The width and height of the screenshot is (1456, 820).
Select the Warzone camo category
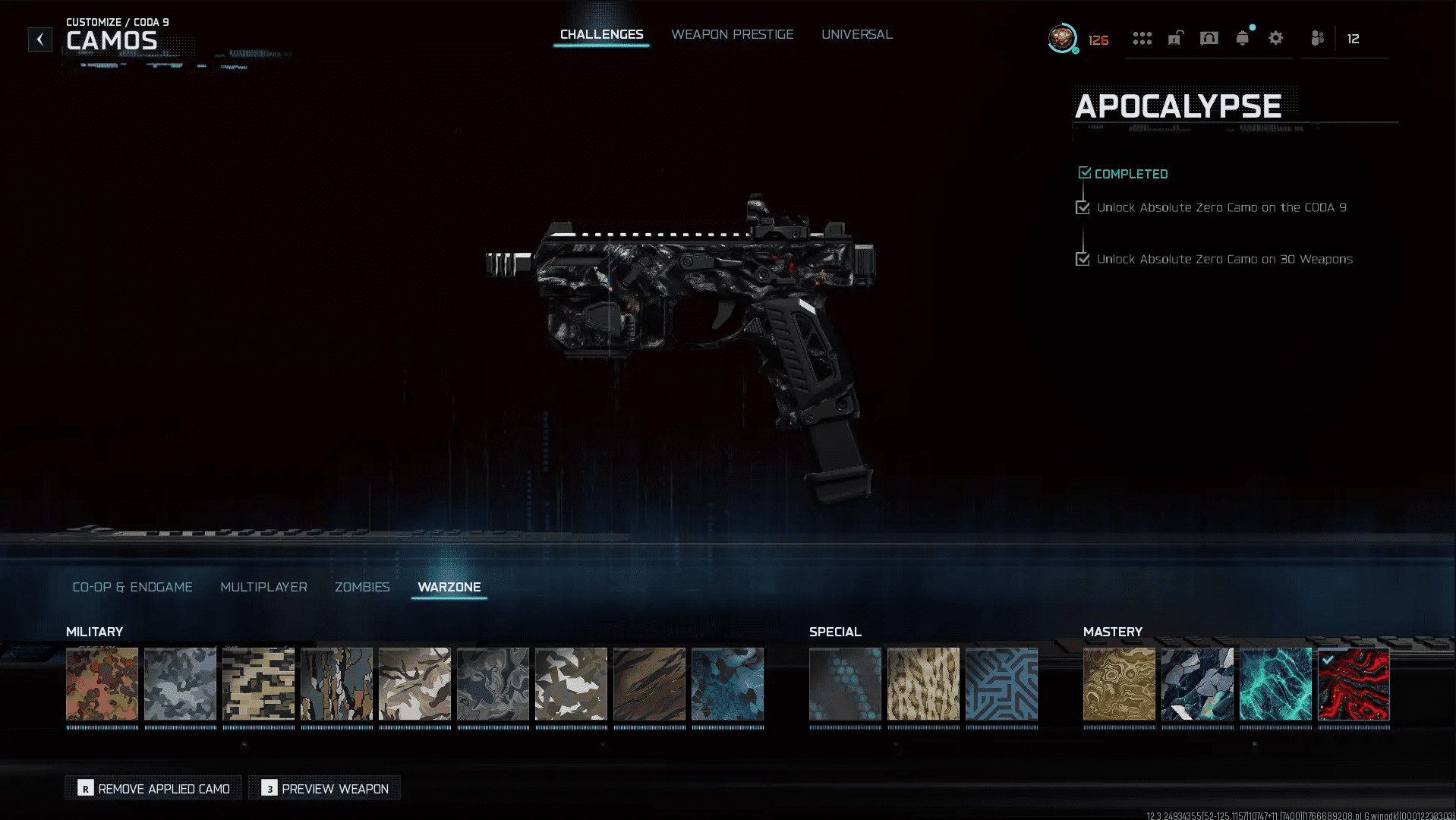click(449, 587)
